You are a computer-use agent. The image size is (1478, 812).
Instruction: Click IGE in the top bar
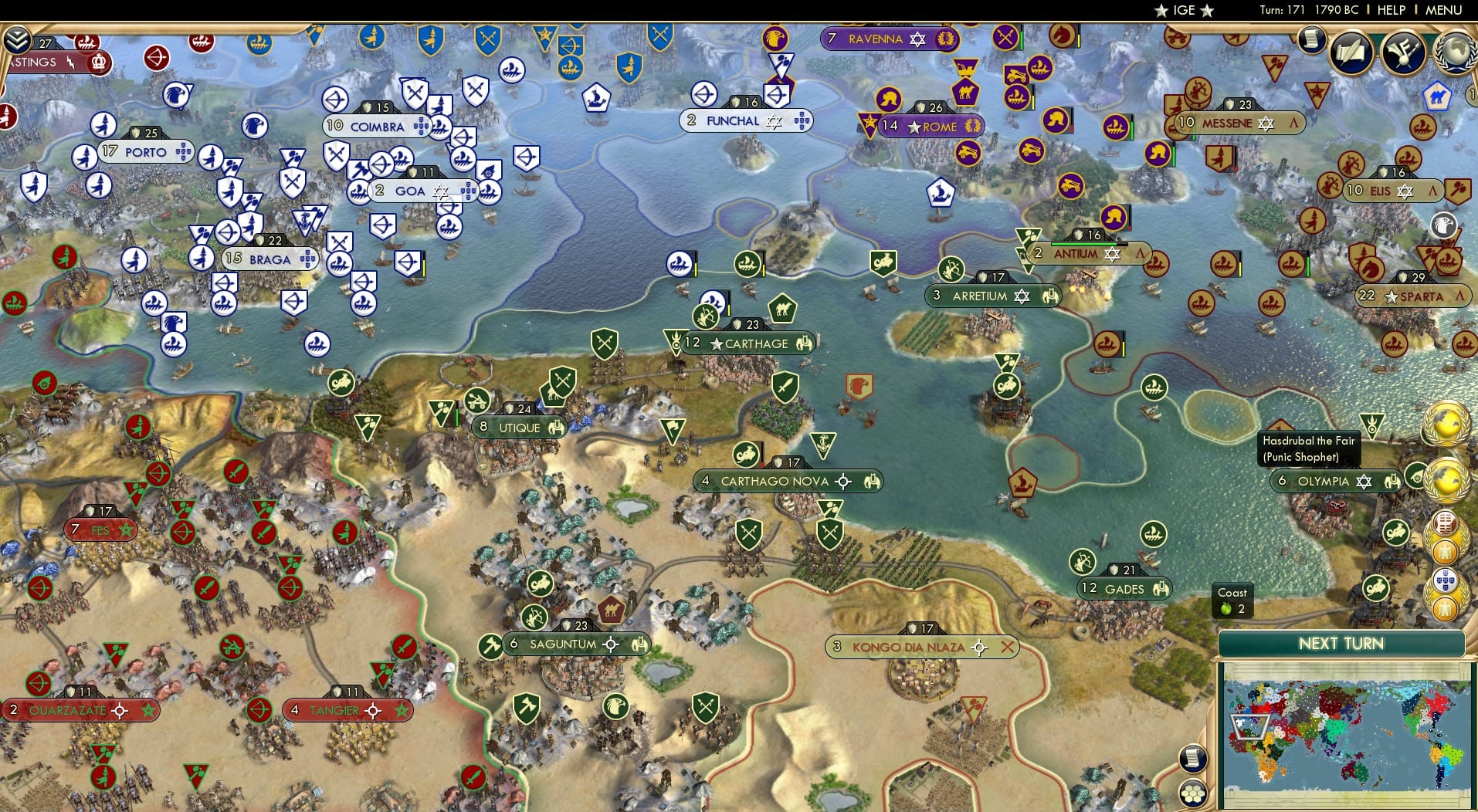(1184, 10)
